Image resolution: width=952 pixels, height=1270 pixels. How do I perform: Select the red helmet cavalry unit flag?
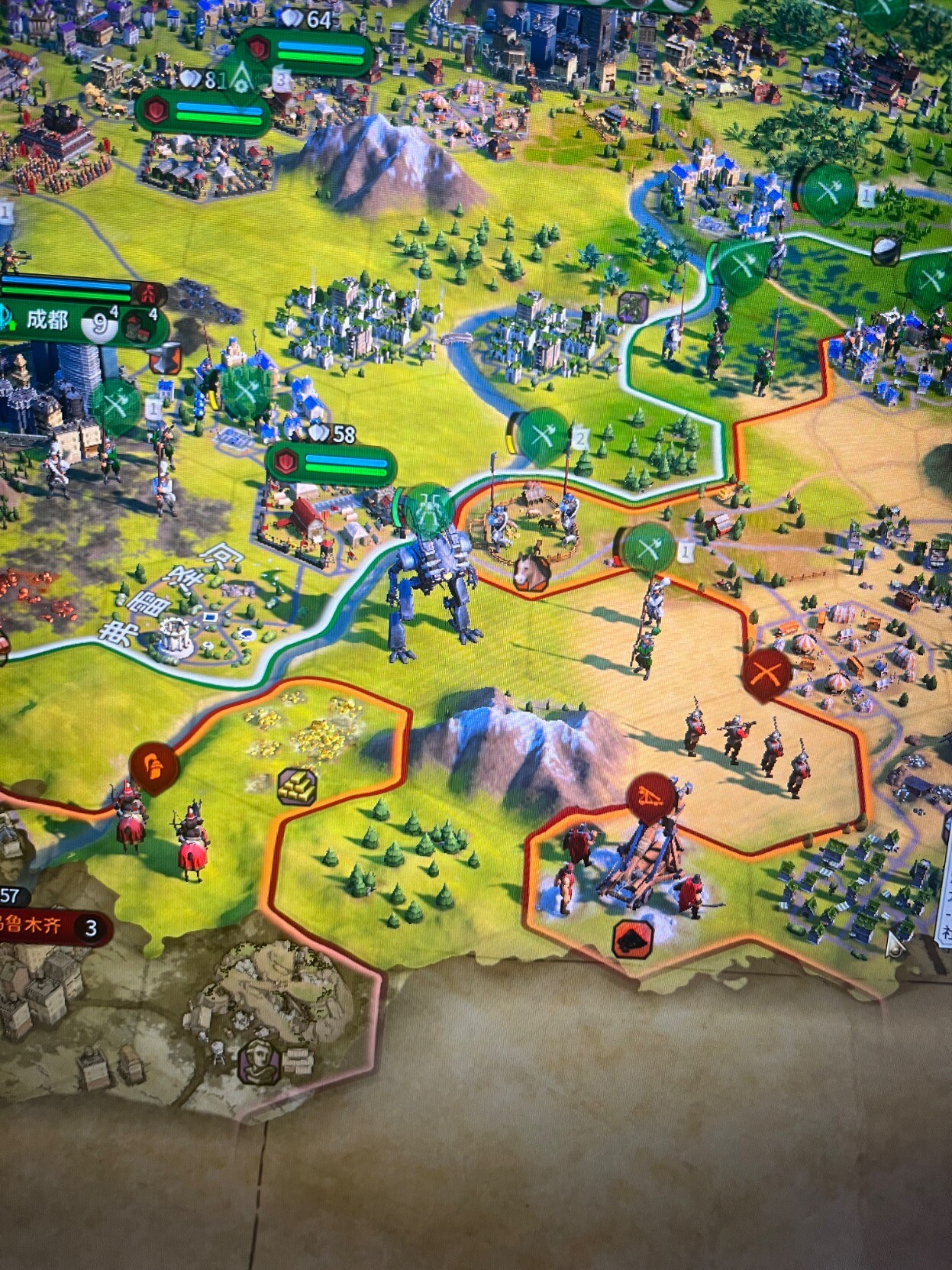[154, 767]
